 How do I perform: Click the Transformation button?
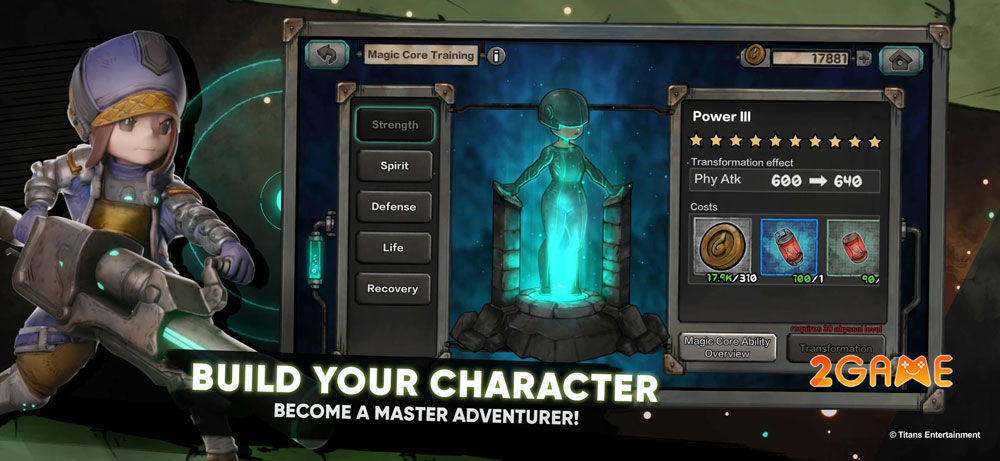(835, 348)
